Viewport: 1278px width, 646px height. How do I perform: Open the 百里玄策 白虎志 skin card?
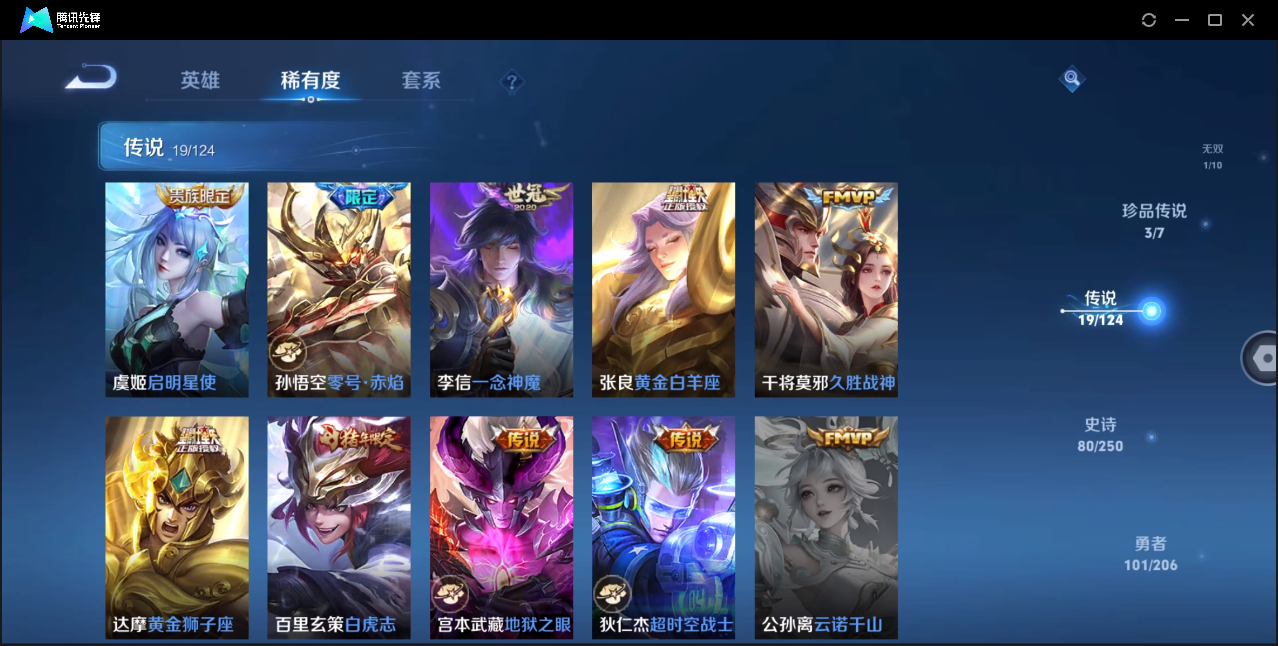pyautogui.click(x=339, y=527)
